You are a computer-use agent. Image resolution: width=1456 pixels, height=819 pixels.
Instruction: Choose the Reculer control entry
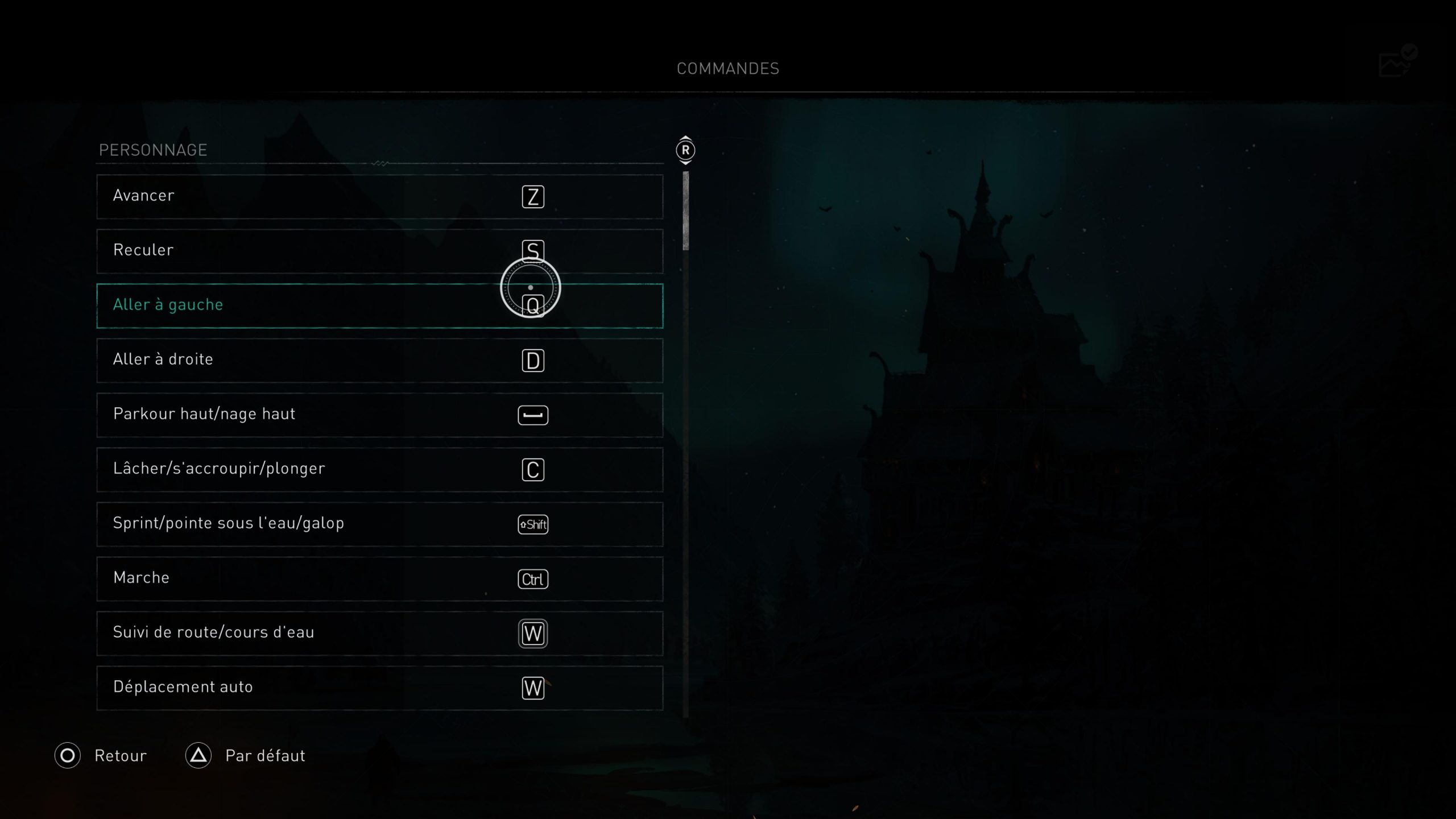(379, 251)
